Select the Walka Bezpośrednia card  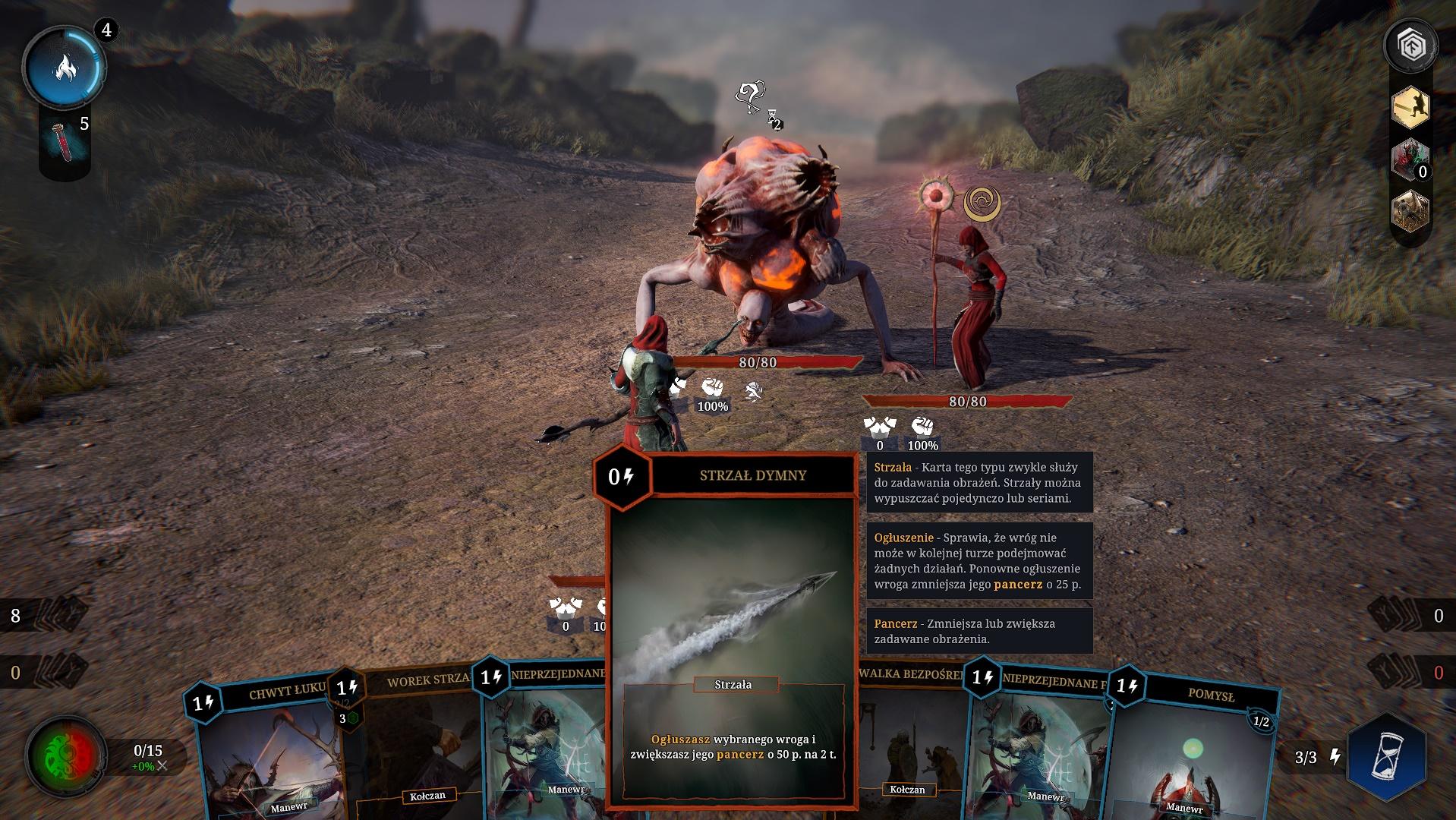tap(911, 744)
